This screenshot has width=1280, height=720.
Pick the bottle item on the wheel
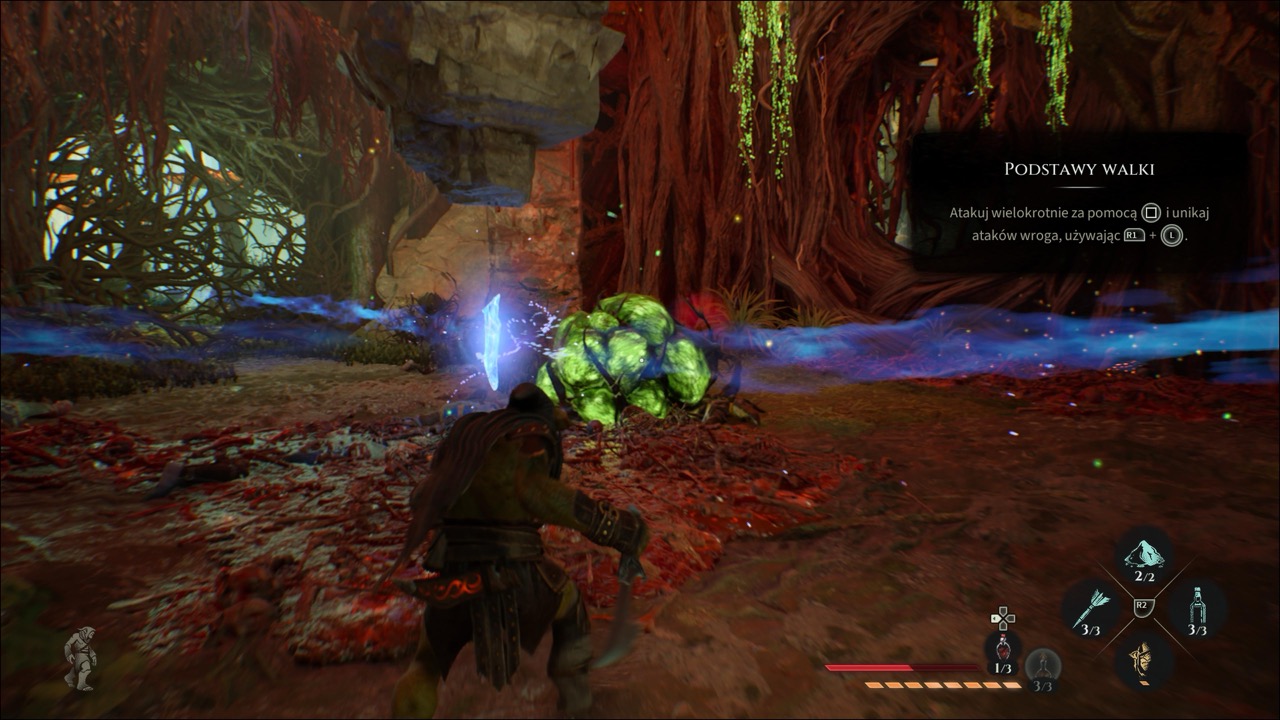1198,607
